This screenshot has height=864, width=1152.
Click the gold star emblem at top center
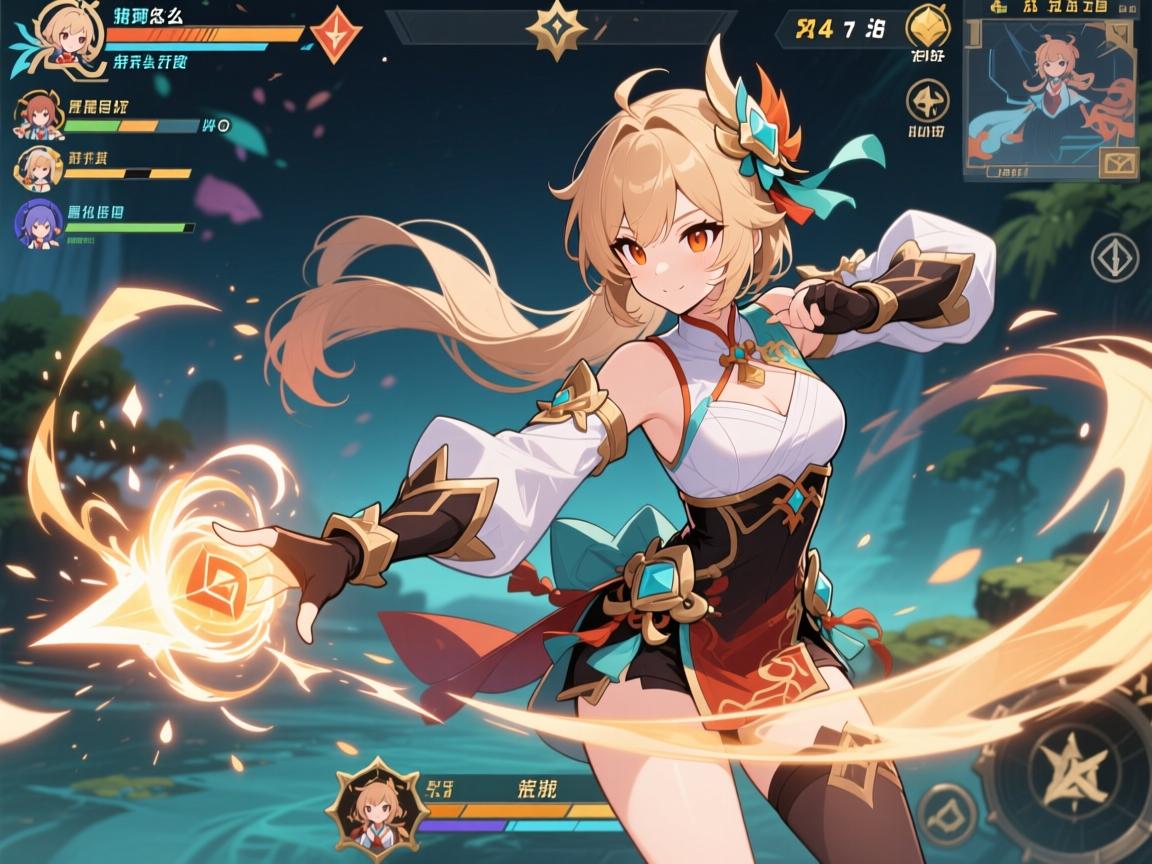point(557,29)
